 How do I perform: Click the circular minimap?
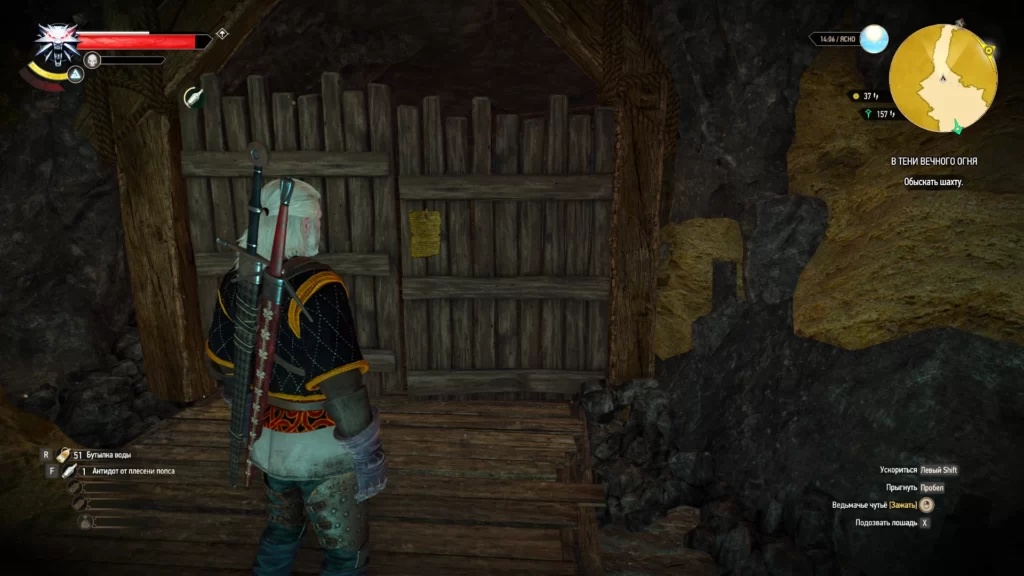pyautogui.click(x=943, y=80)
